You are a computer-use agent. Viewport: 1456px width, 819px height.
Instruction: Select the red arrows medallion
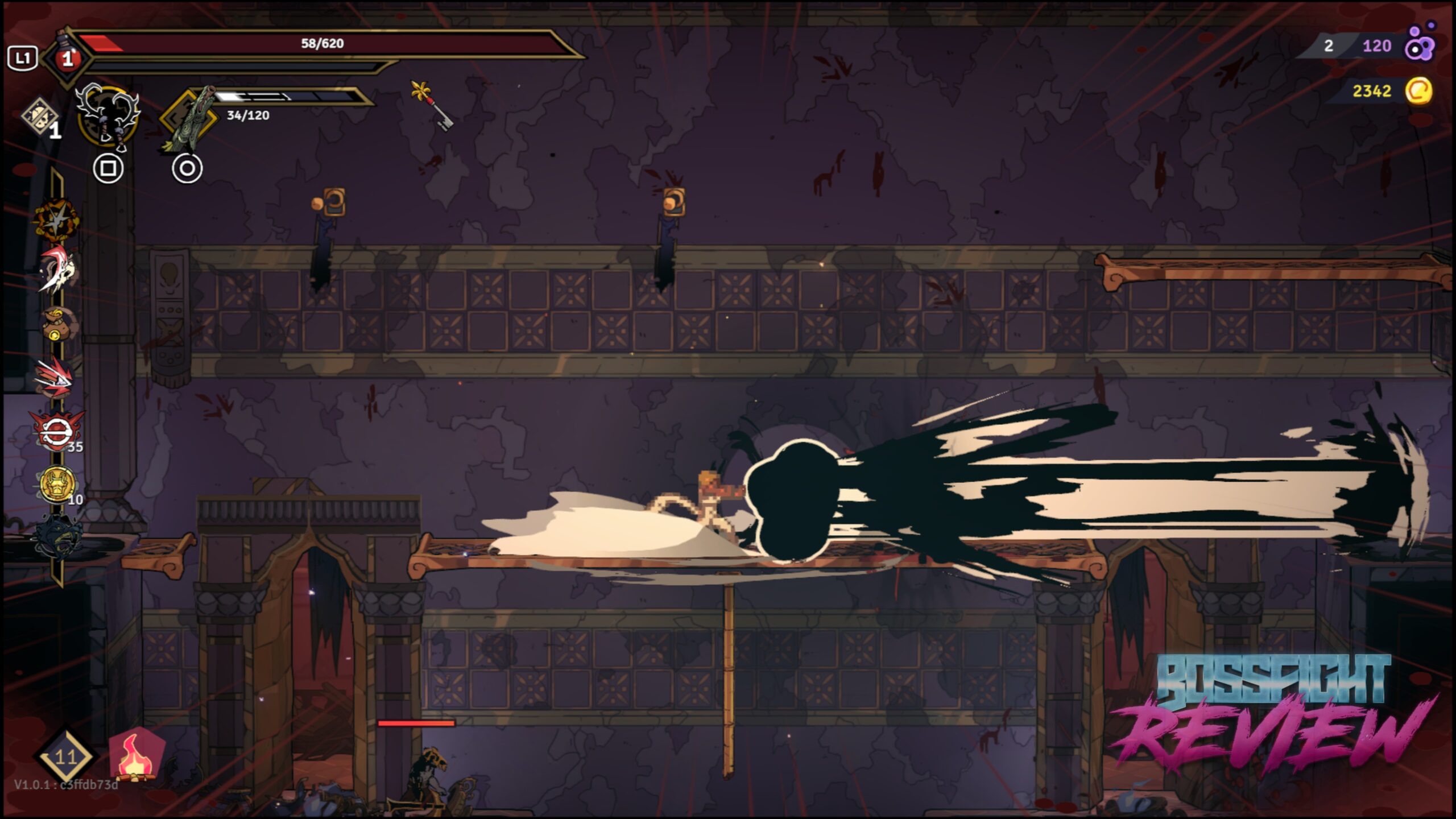[55, 376]
